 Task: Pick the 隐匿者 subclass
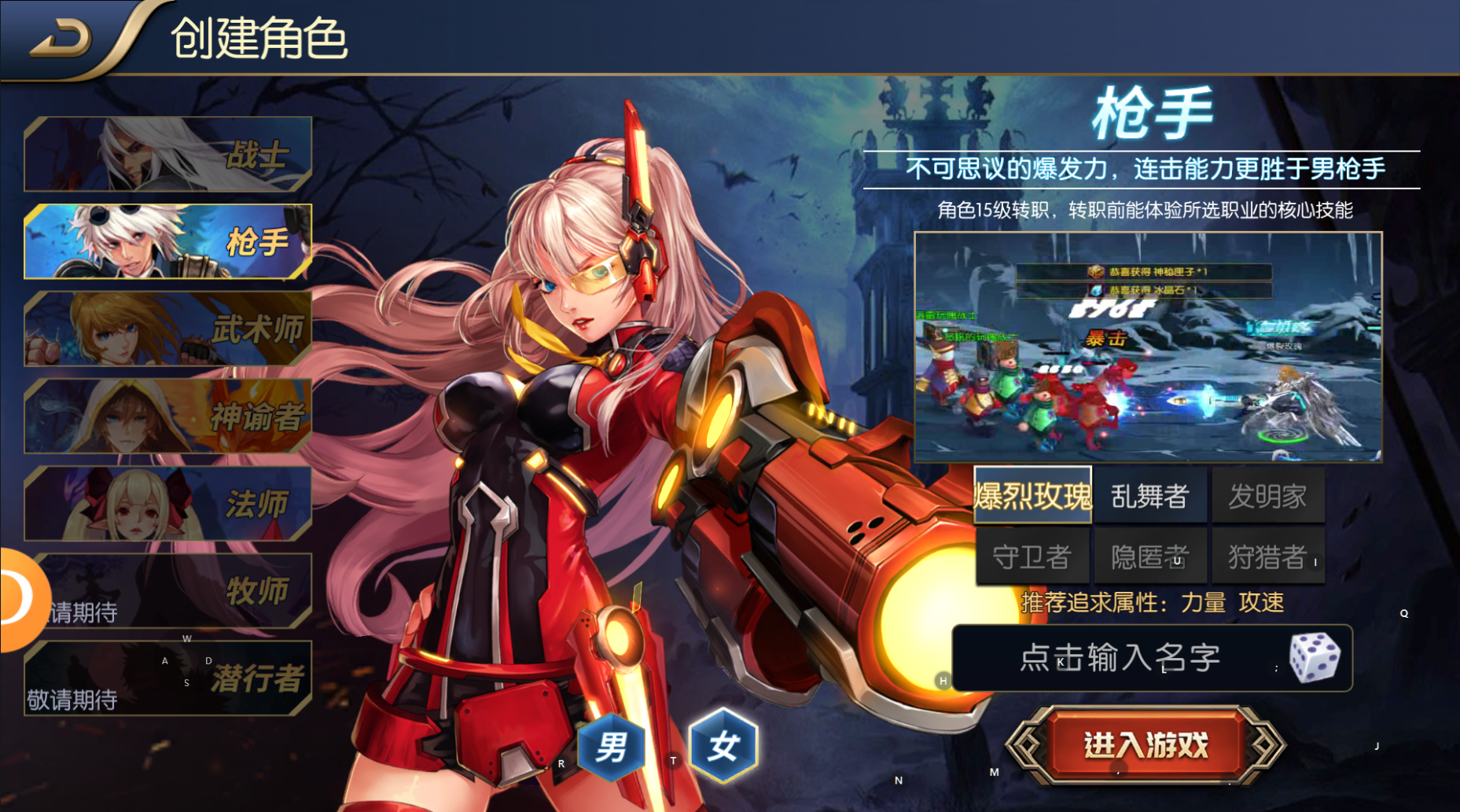click(x=1149, y=557)
